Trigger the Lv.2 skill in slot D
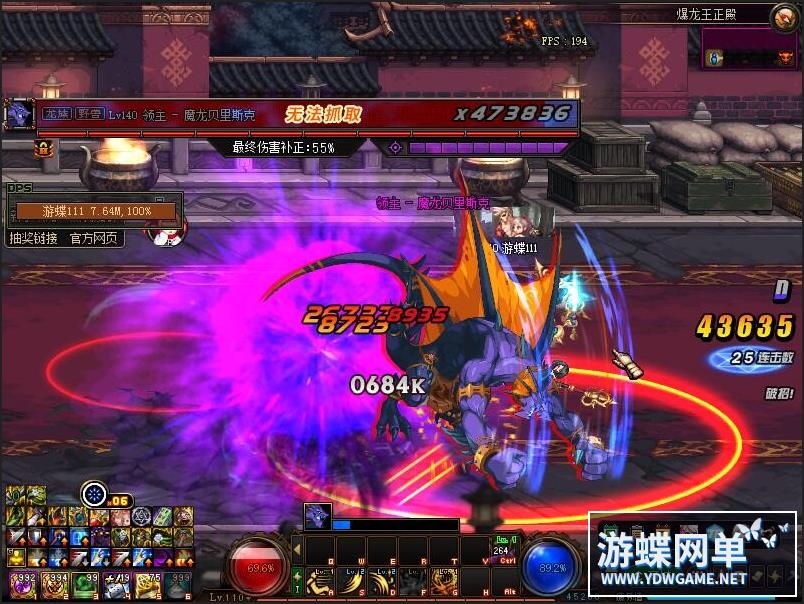The width and height of the screenshot is (804, 604). coord(382,581)
